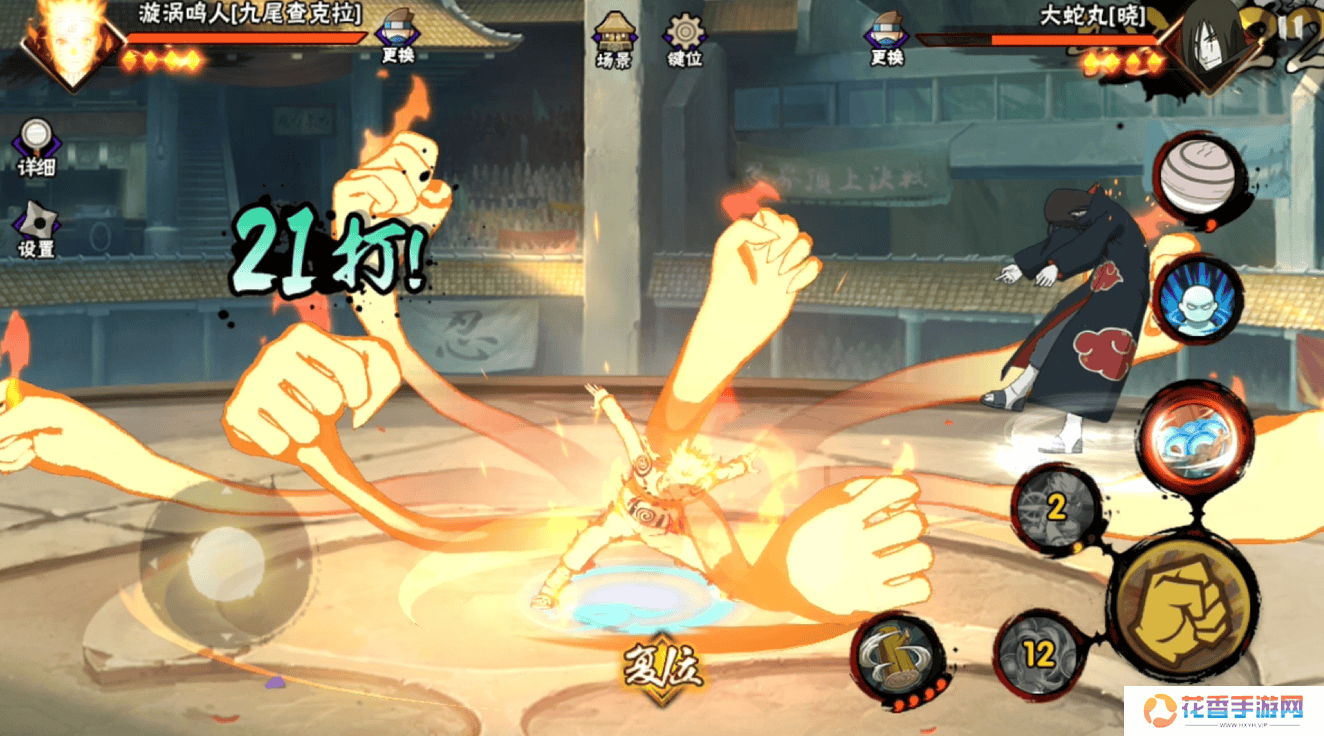Open the 场景 scene selector
This screenshot has height=736, width=1324.
tap(612, 40)
